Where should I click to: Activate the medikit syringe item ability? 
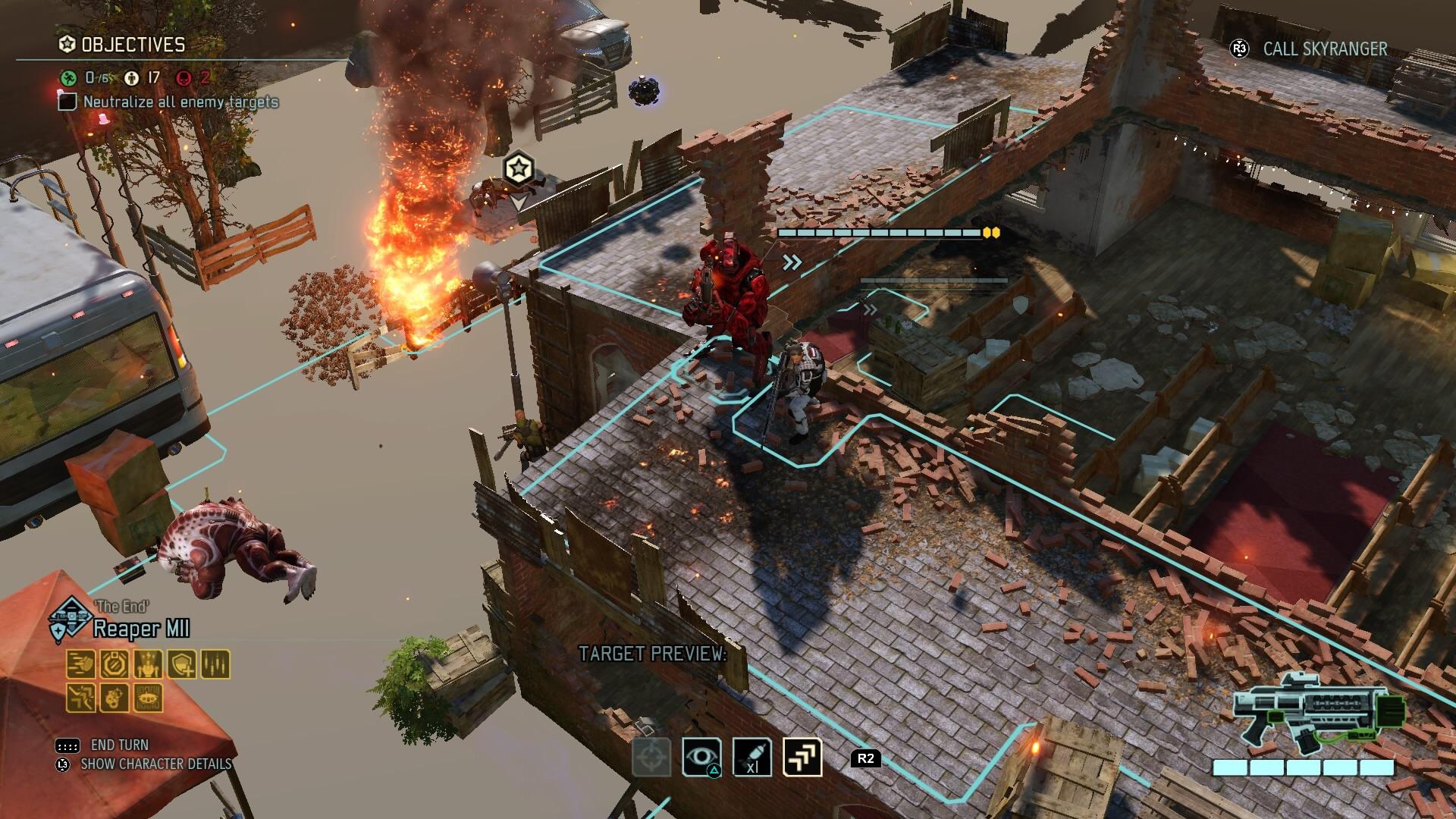(x=752, y=757)
